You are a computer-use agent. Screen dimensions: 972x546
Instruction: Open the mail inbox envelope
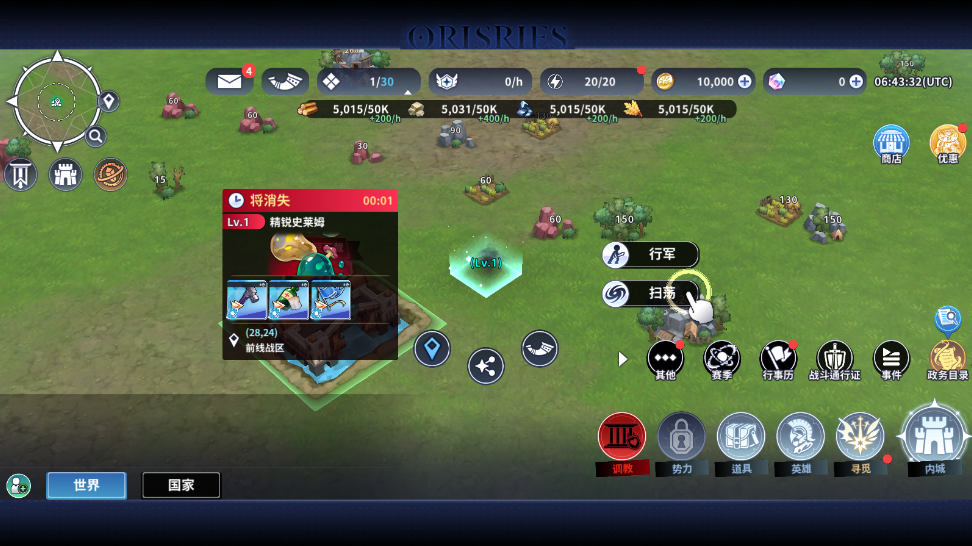click(x=230, y=82)
